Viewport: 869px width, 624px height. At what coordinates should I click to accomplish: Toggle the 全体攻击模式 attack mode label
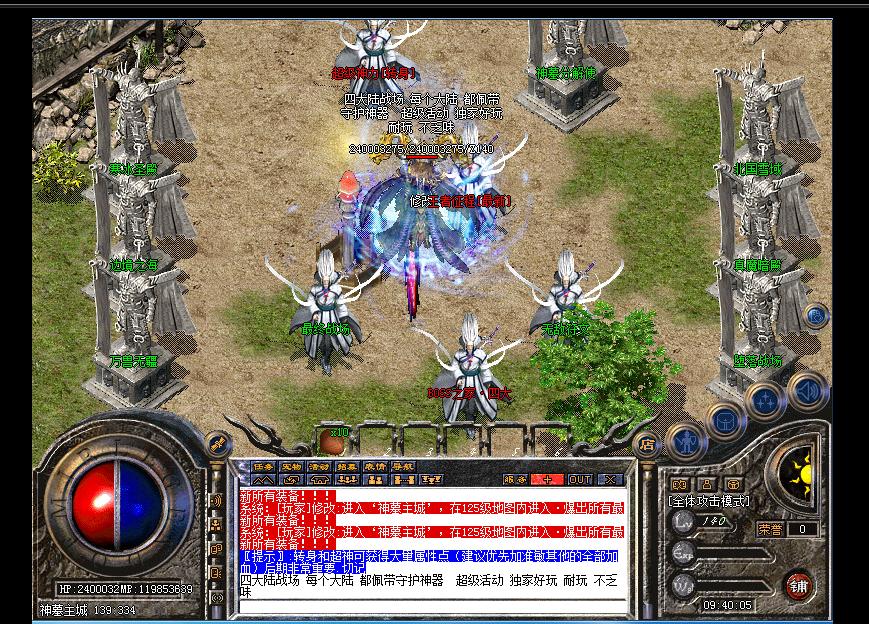pos(710,500)
